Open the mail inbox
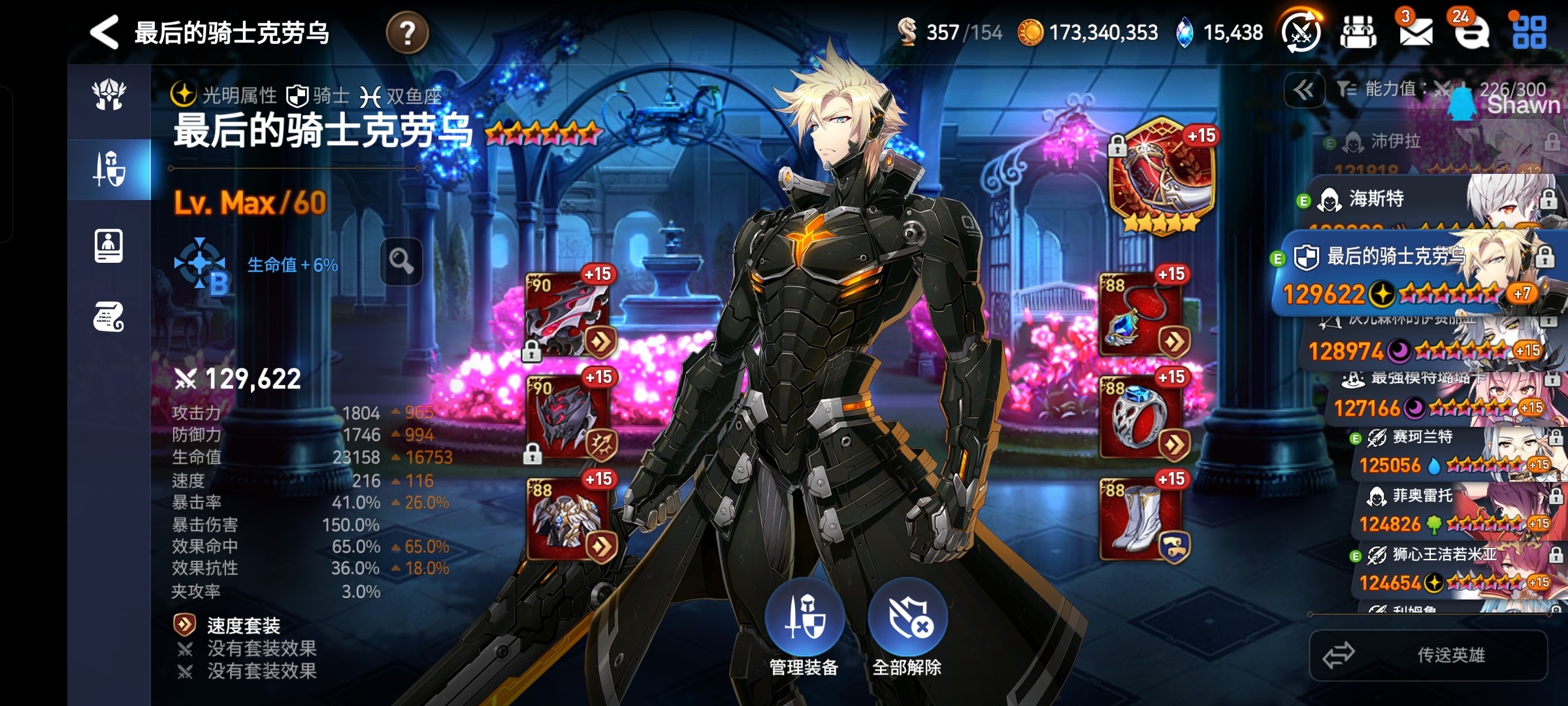The width and height of the screenshot is (1568, 706). click(1415, 31)
